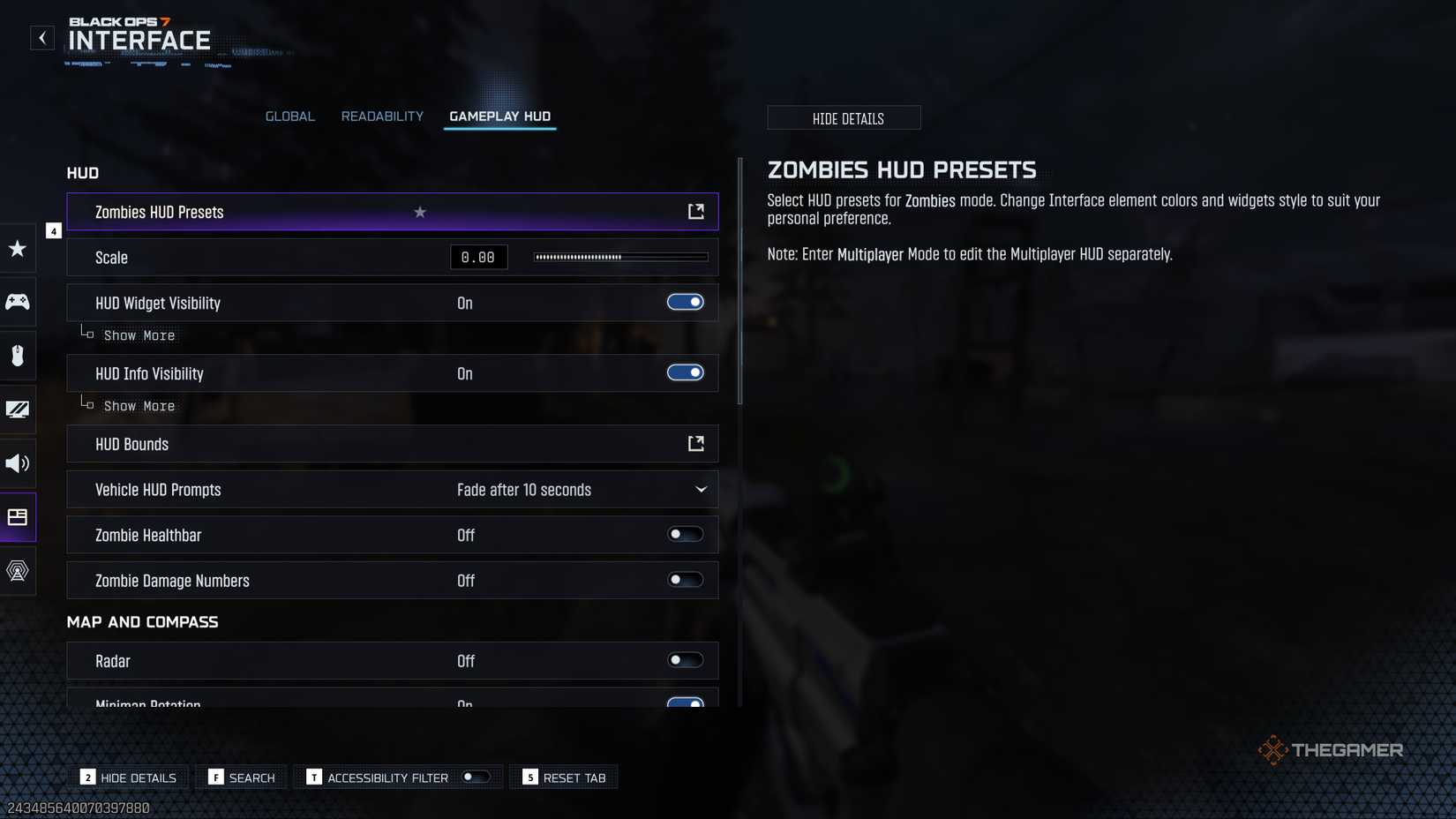Open the Zombies HUD Presets pop-out icon
1456x819 pixels.
click(696, 212)
